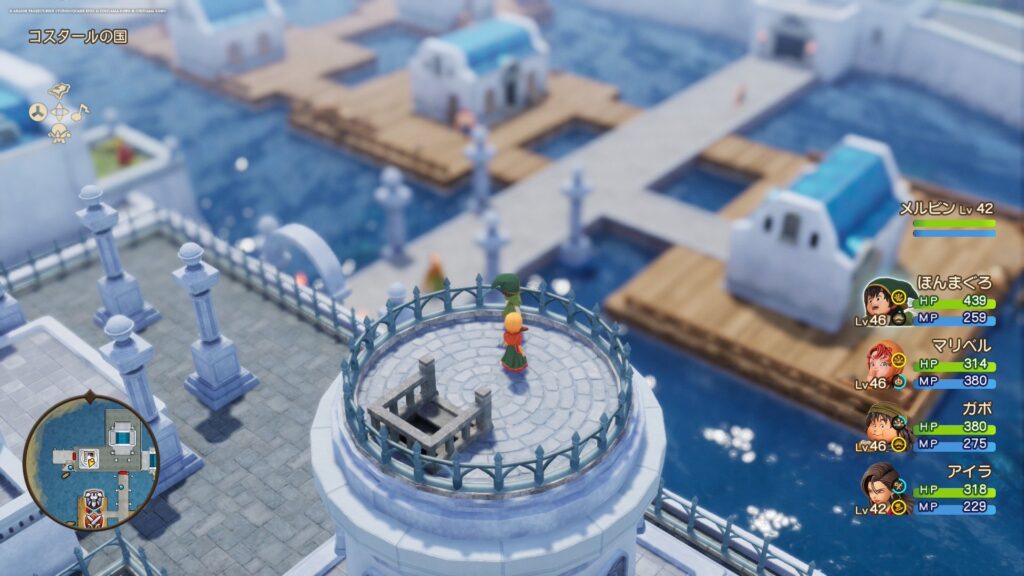Choose ガボ's party portrait
This screenshot has width=1024, height=576.
880,423
